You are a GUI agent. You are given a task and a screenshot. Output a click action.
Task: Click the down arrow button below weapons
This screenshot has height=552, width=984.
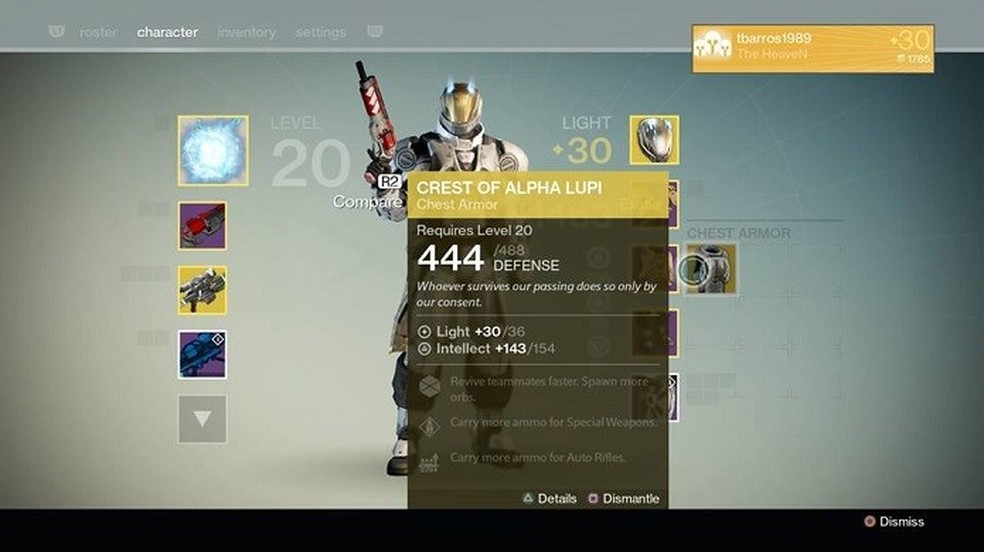pyautogui.click(x=202, y=419)
